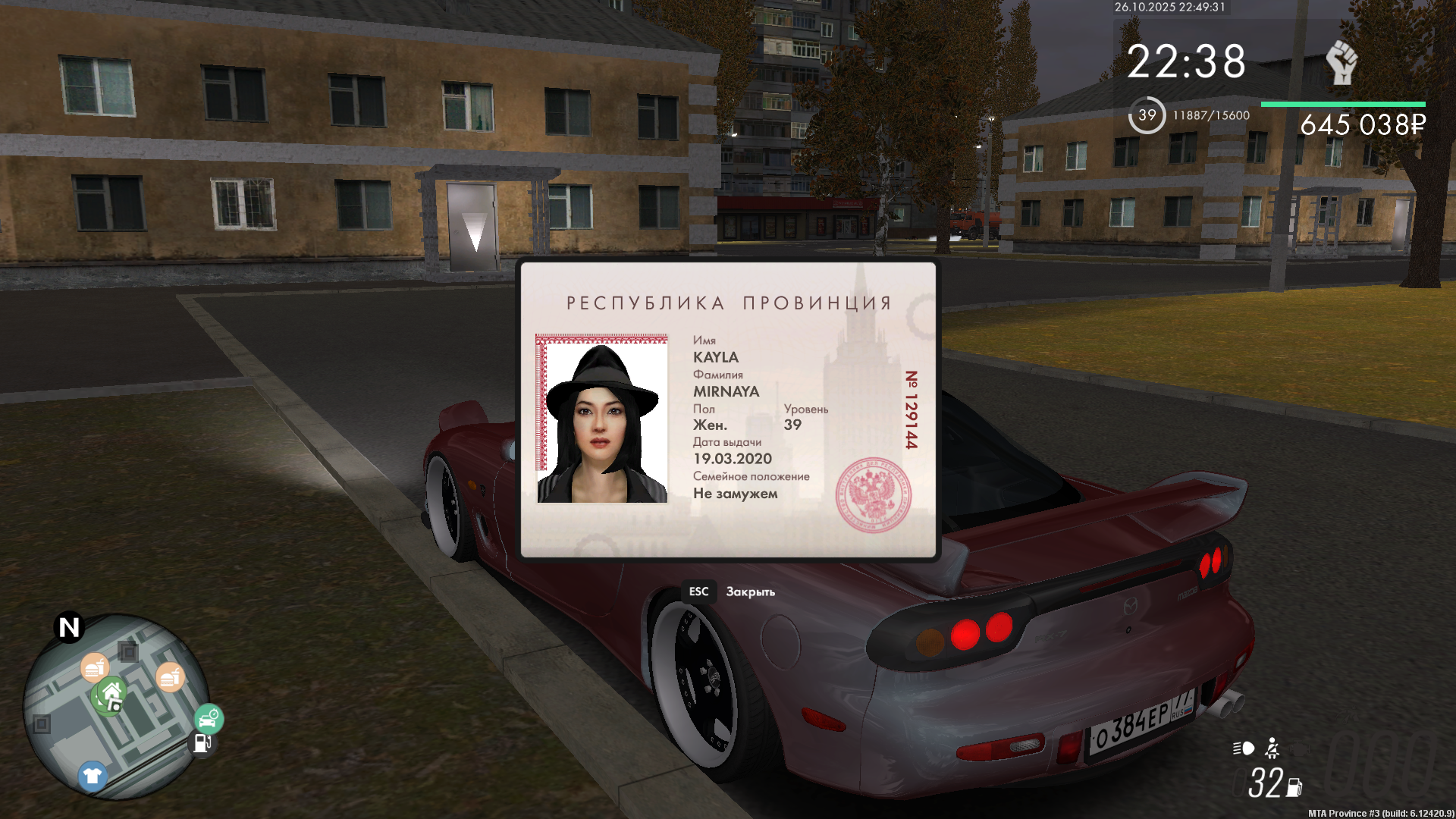Click the red eagle seal stamp on passport
Viewport: 1456px width, 819px height.
click(x=873, y=494)
